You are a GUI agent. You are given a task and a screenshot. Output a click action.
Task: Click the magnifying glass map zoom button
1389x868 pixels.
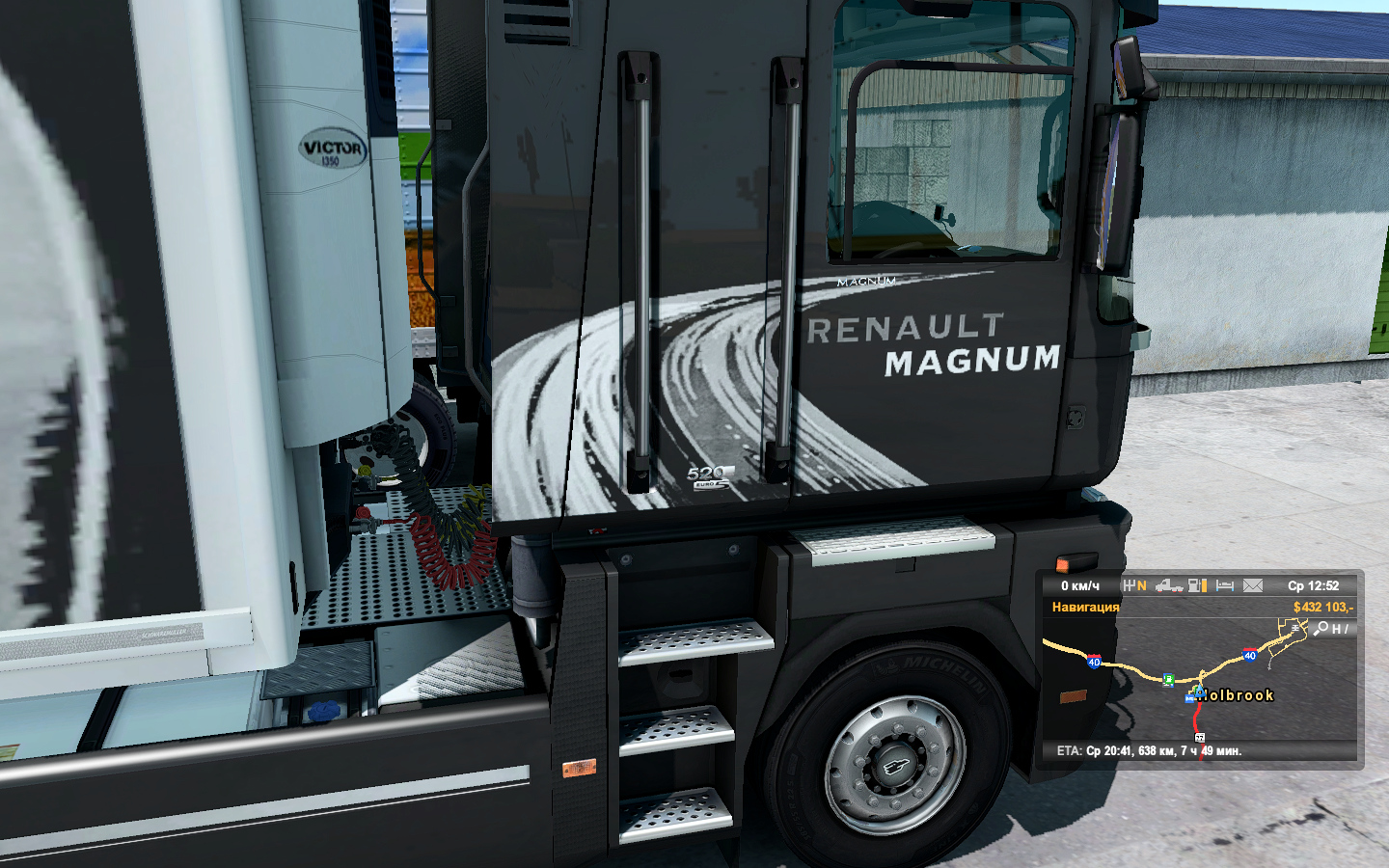tap(1322, 628)
